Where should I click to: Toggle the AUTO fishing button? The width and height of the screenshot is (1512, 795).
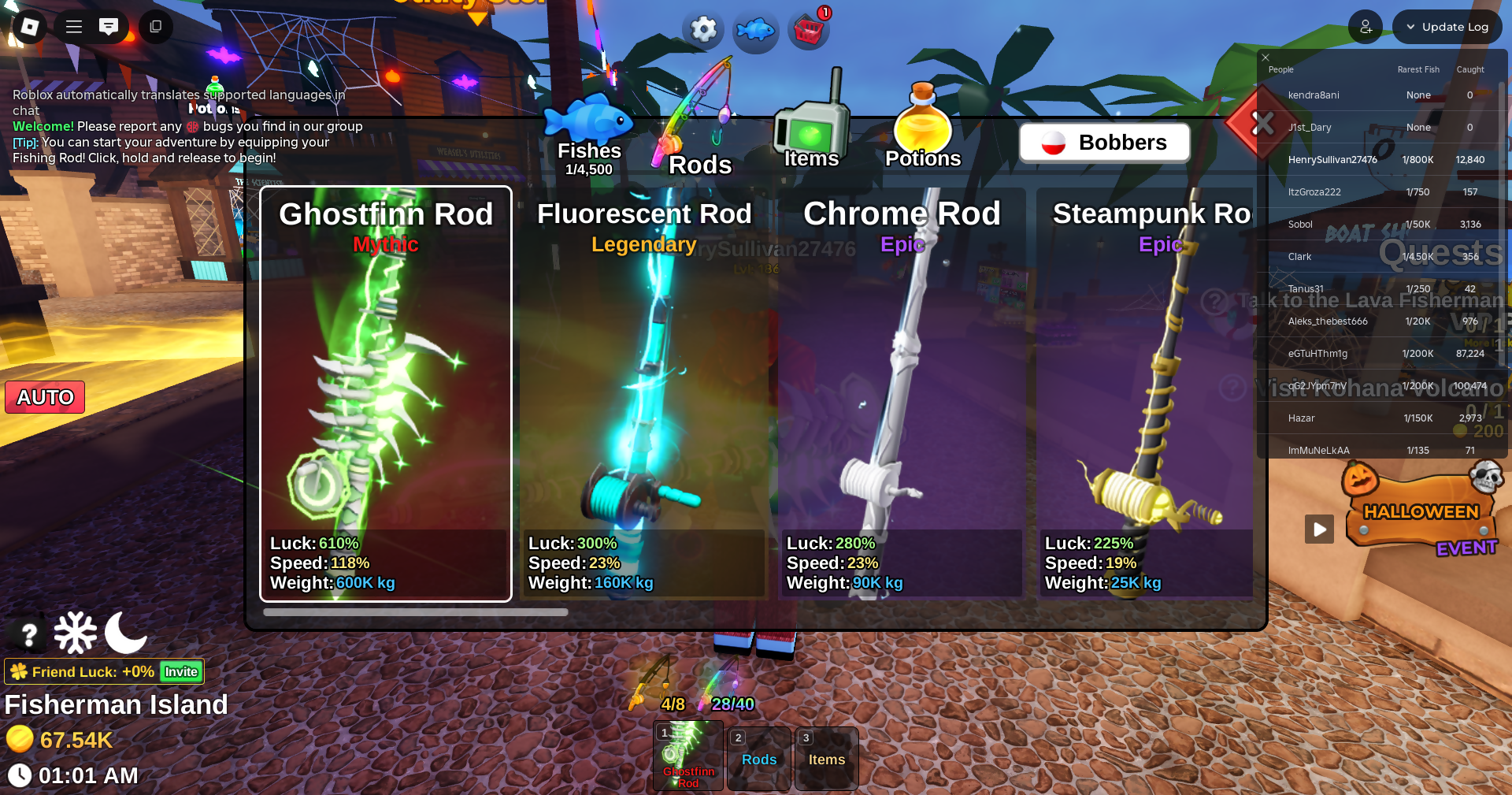(x=45, y=397)
